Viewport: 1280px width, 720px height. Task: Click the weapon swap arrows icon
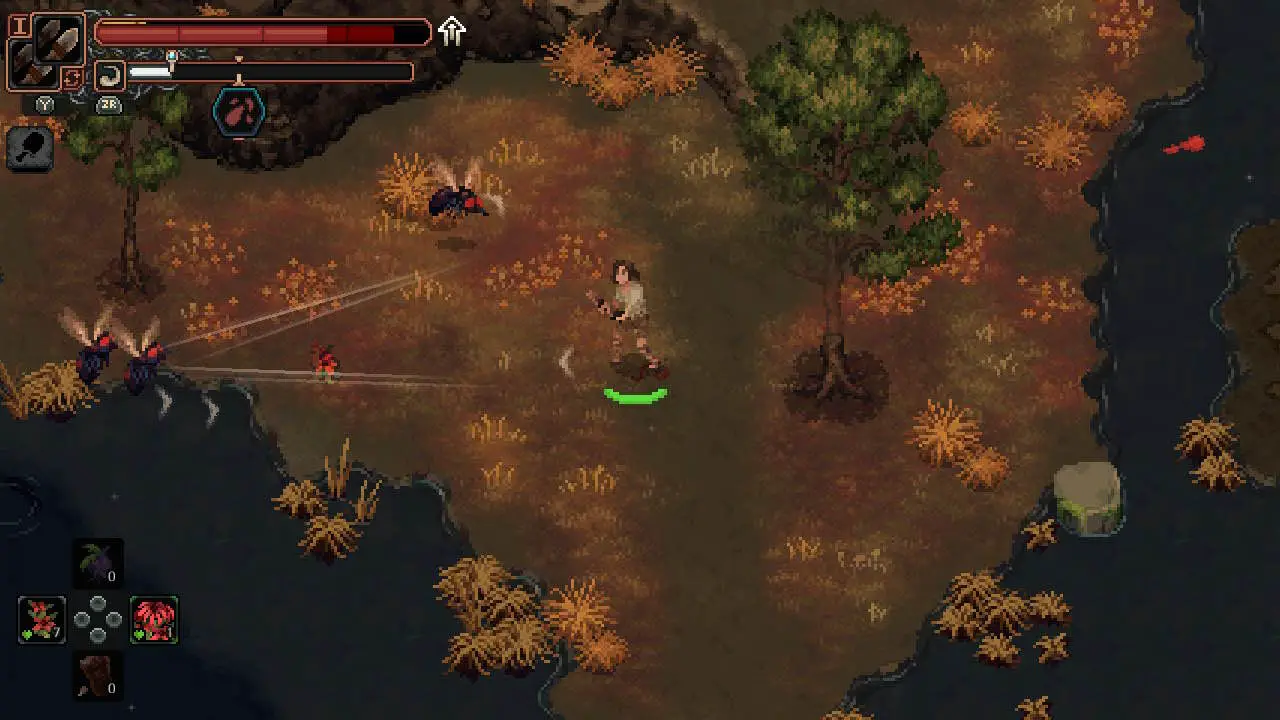71,77
